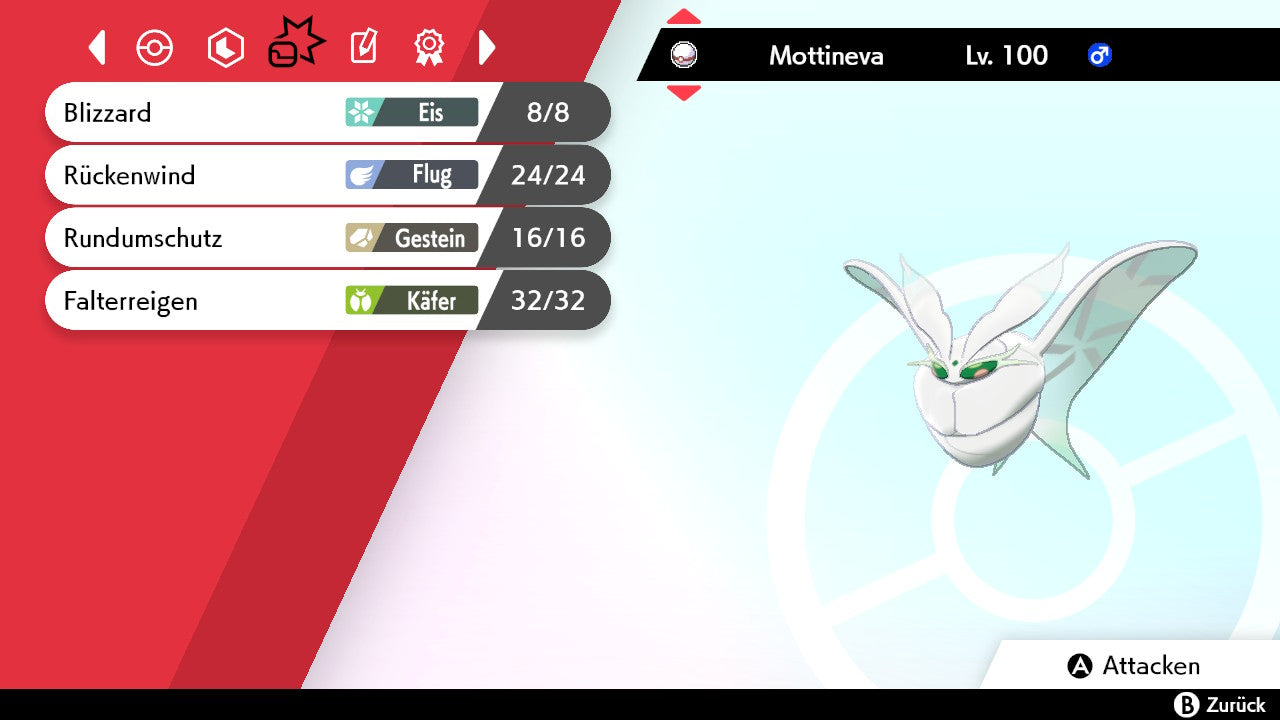Go to next tab with right arrow
The width and height of the screenshot is (1280, 720).
click(487, 47)
